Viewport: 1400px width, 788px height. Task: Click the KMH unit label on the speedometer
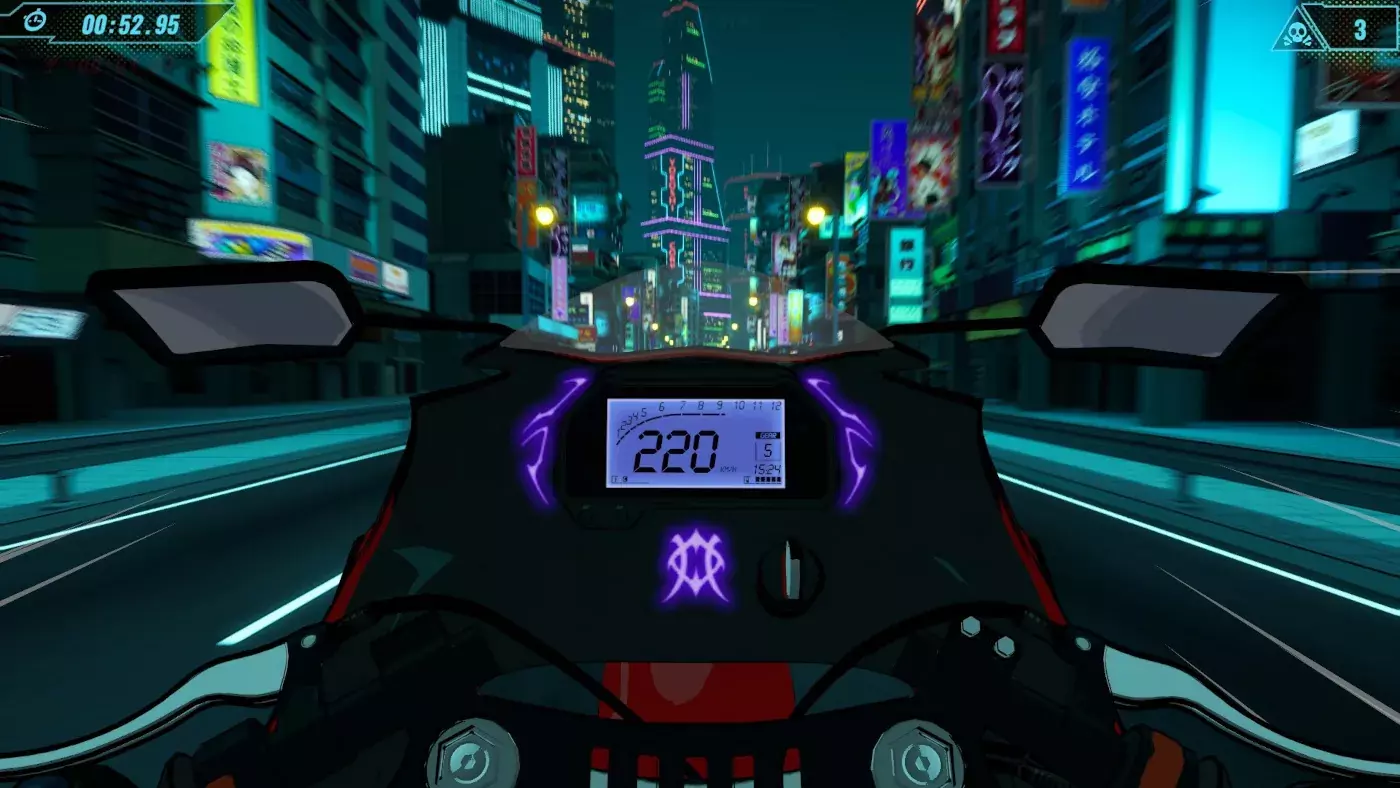coord(729,468)
